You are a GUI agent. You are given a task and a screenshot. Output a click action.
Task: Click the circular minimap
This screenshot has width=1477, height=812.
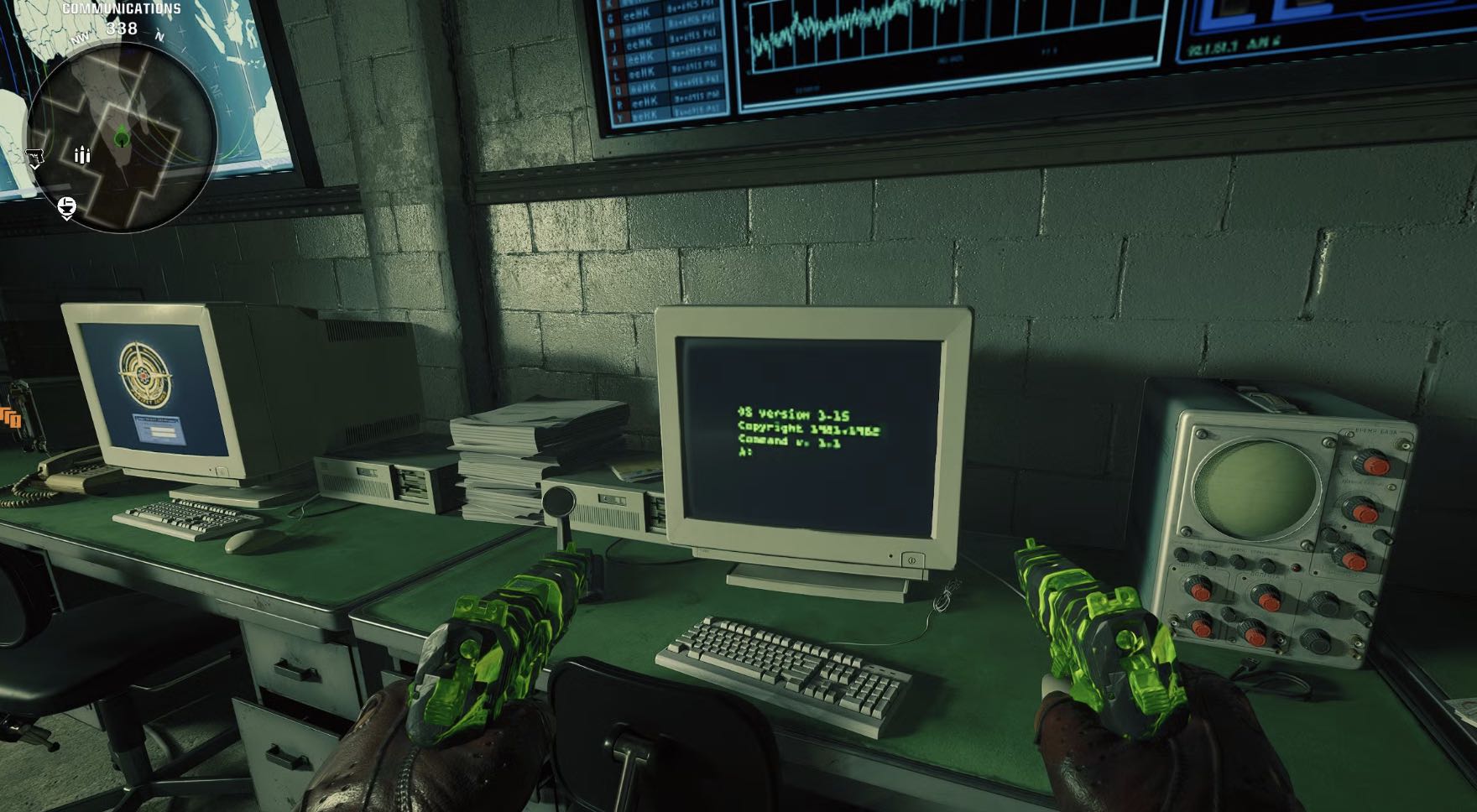click(x=123, y=136)
